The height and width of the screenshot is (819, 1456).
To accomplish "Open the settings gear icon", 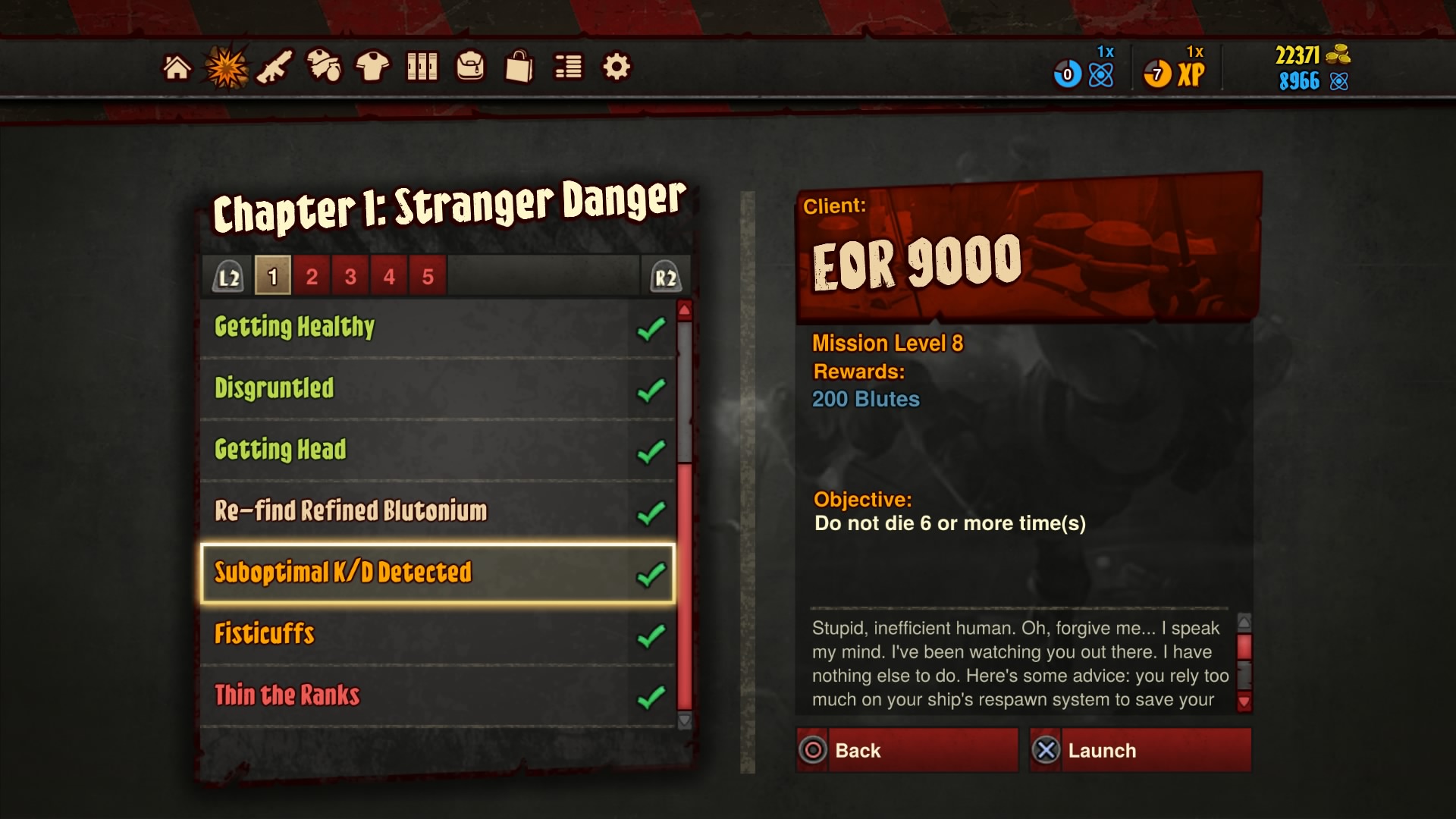I will point(617,67).
